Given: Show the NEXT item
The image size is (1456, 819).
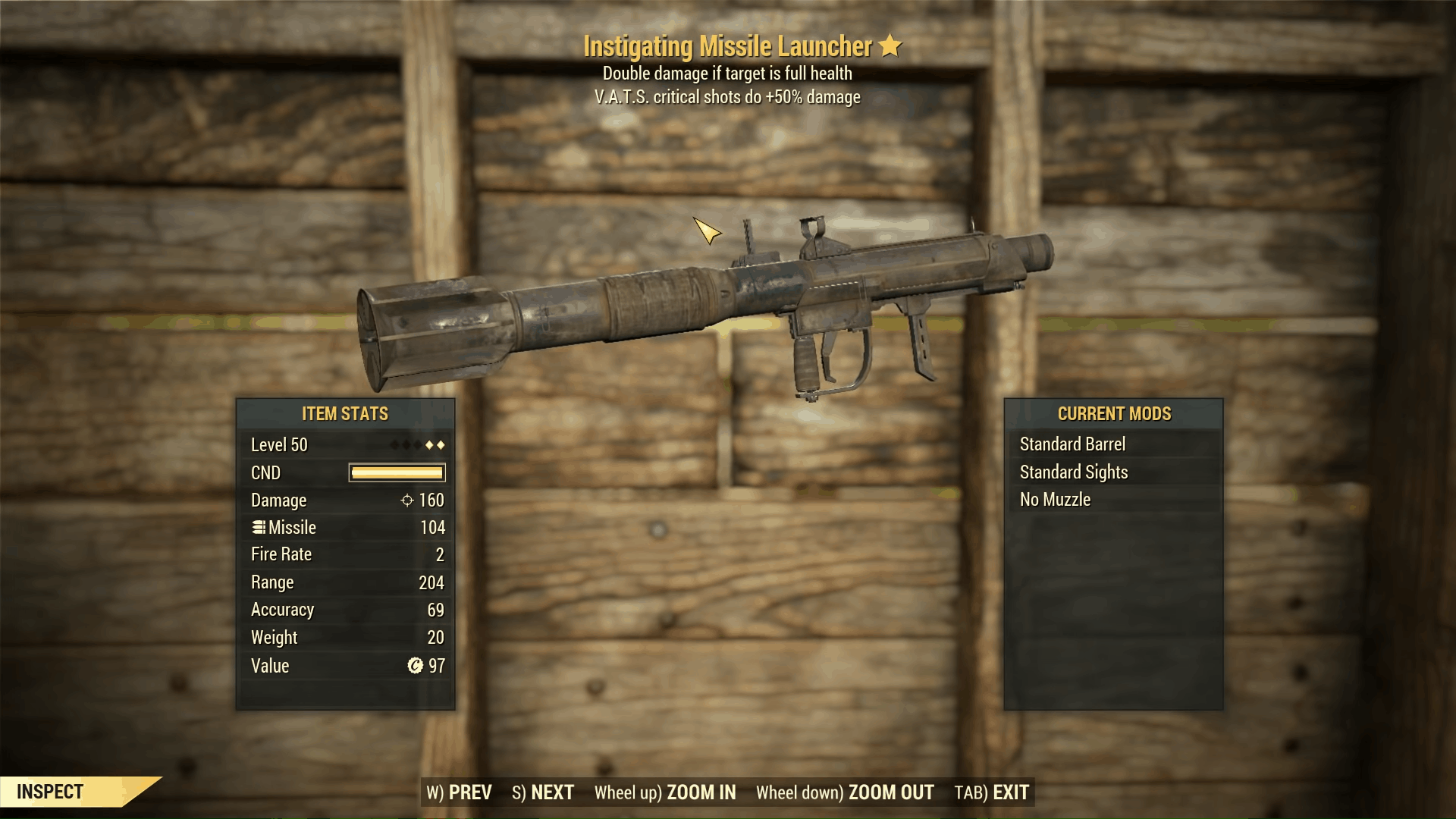Looking at the screenshot, I should tap(543, 792).
